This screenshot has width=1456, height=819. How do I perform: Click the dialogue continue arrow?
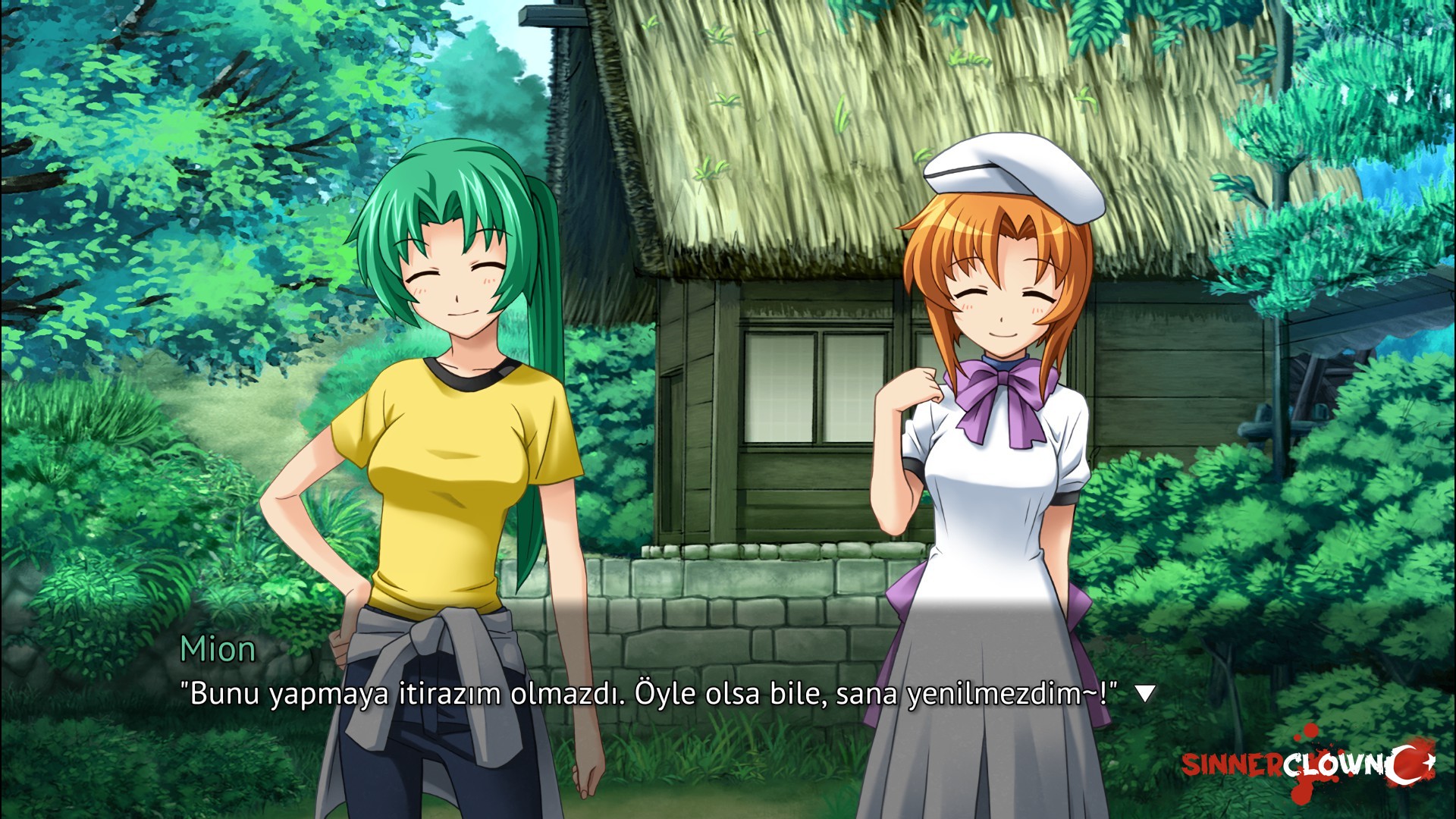[1145, 693]
